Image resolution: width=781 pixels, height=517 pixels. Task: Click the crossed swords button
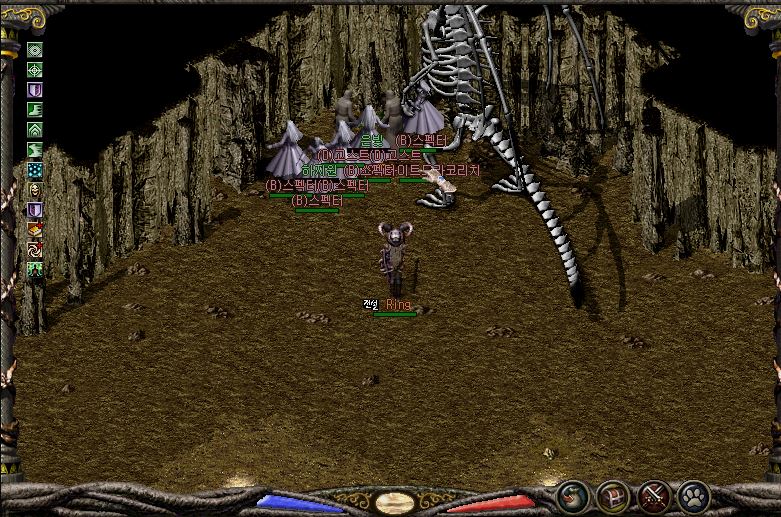pyautogui.click(x=653, y=495)
